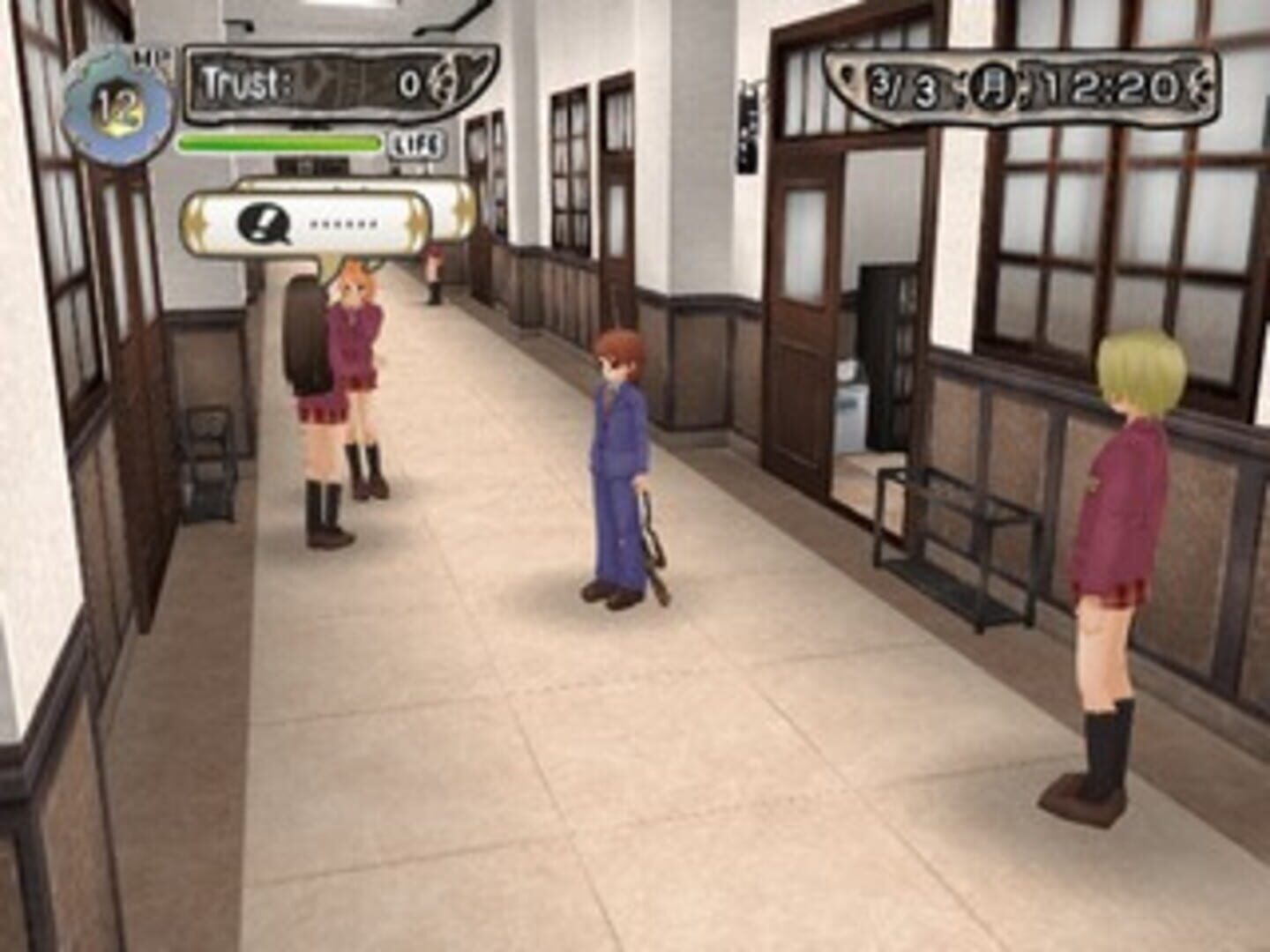
Task: Click the 月 weekday icon in the clock panel
Action: 992,88
